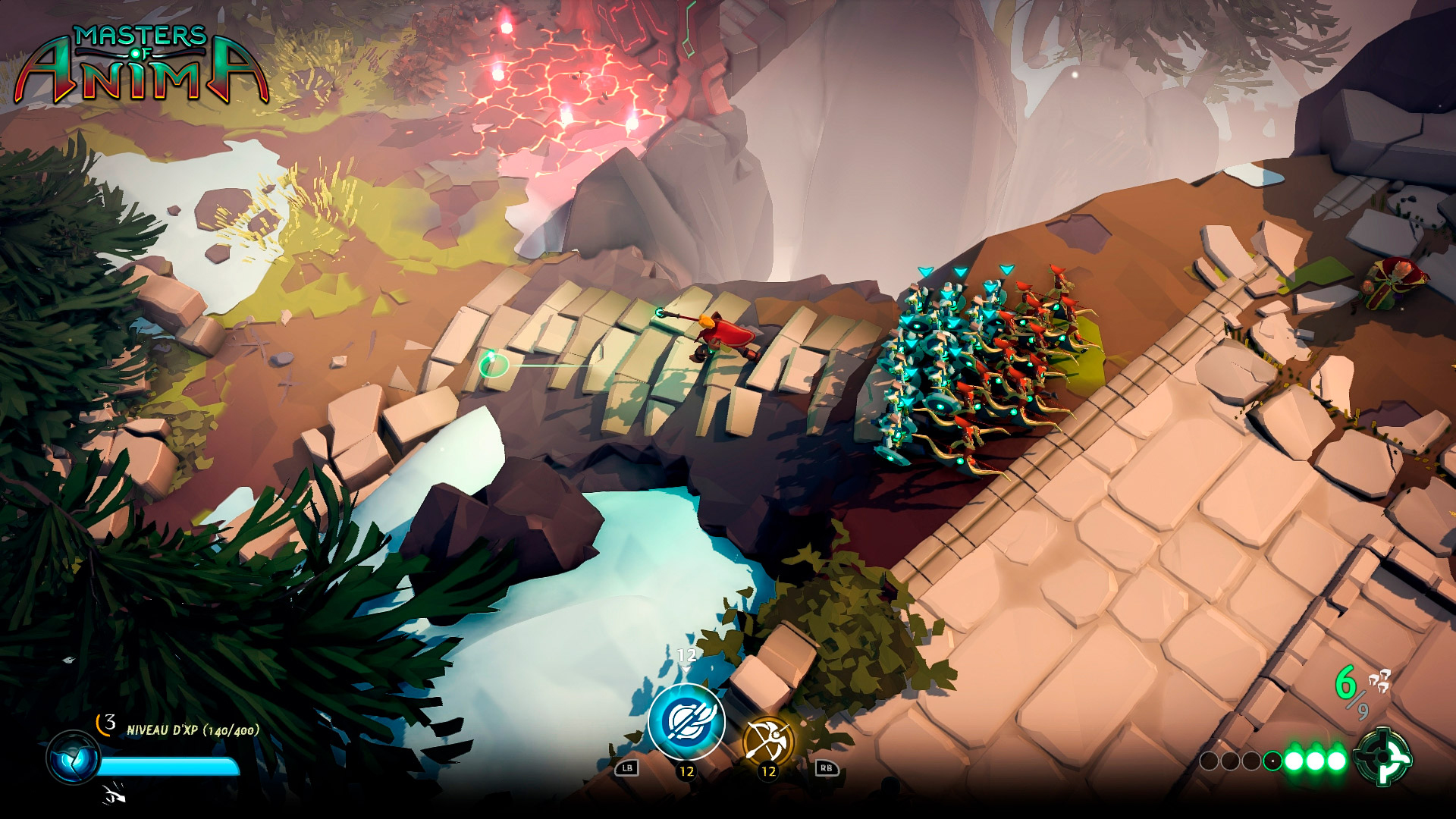This screenshot has height=819, width=1456.
Task: Click the LB shoulder button prompt
Action: tap(628, 769)
